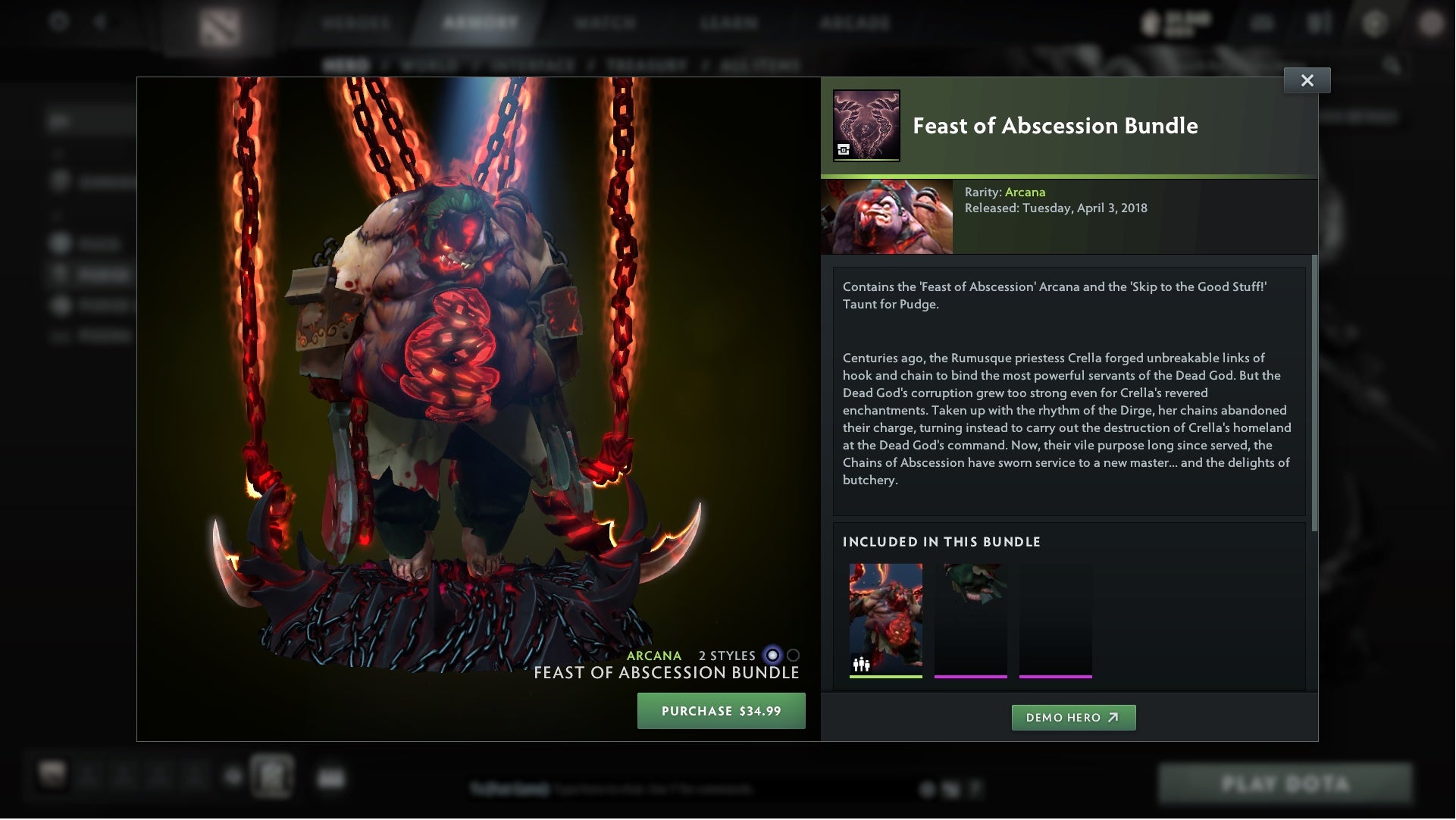Click the Pudge preview thumbnail beside Rarity: Arcana
Viewport: 1456px width, 820px height.
point(886,215)
